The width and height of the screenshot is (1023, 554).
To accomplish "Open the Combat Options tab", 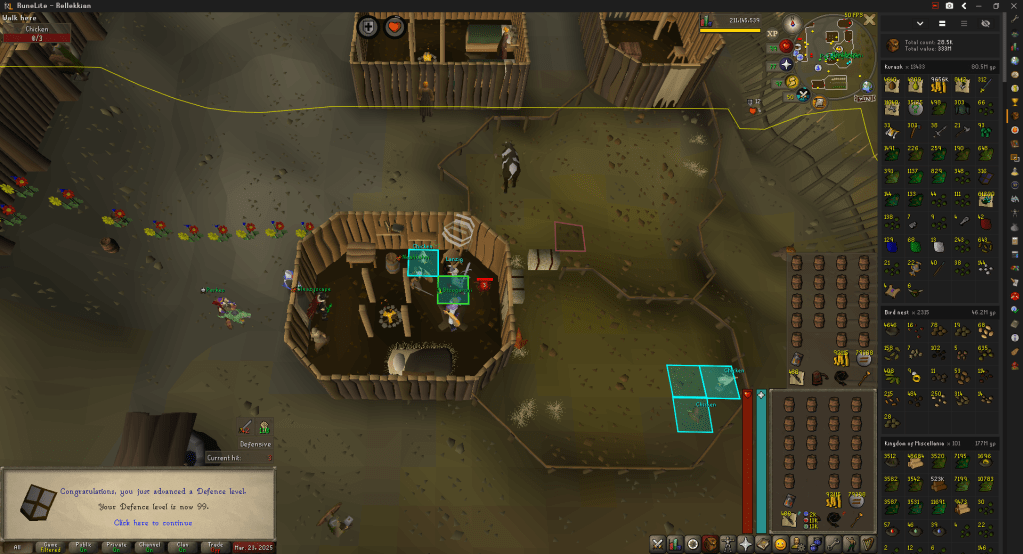I will [657, 544].
